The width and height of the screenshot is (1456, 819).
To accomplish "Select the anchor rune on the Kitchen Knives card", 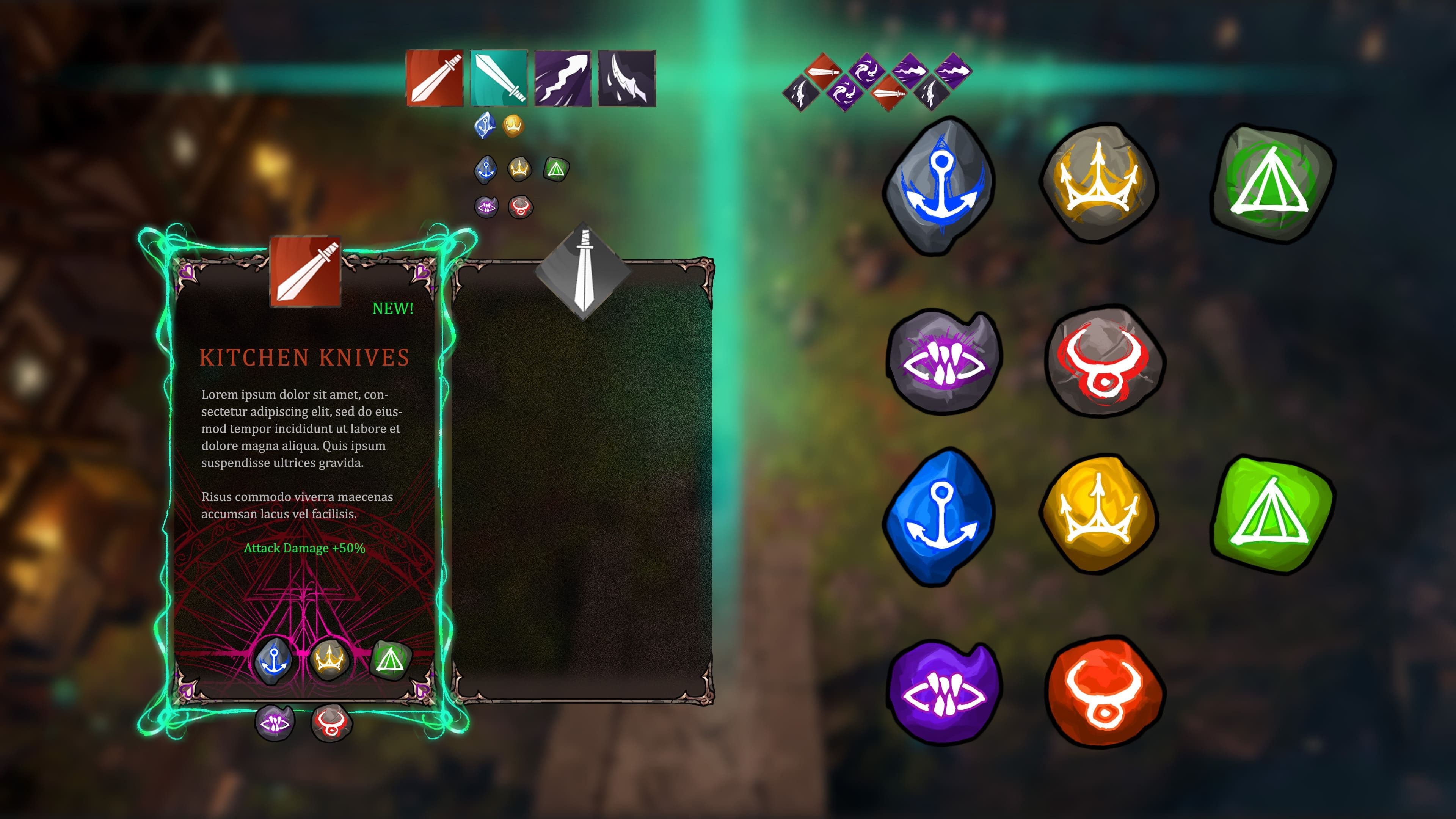I will [273, 660].
